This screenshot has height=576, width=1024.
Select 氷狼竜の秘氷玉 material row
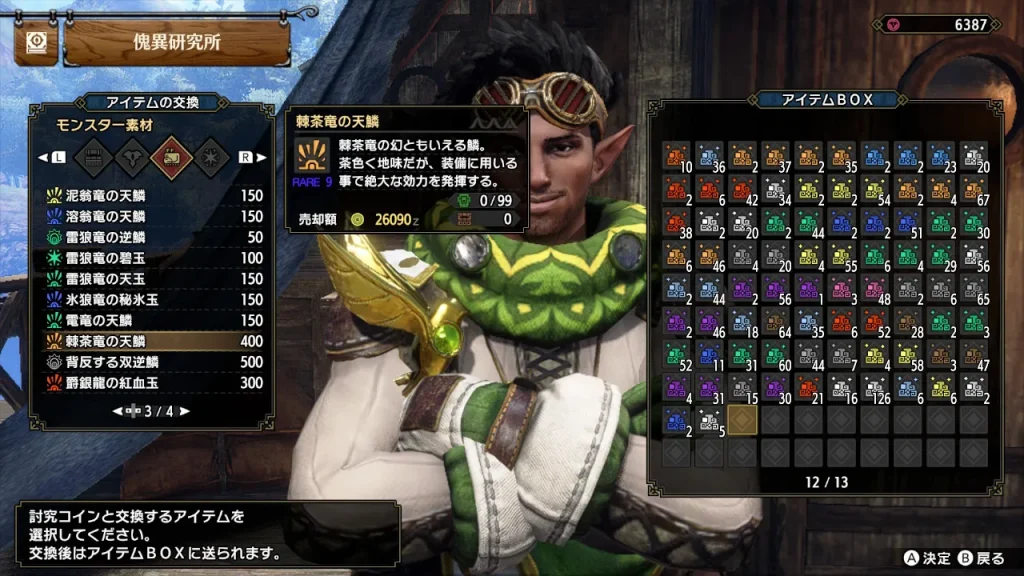pyautogui.click(x=150, y=299)
